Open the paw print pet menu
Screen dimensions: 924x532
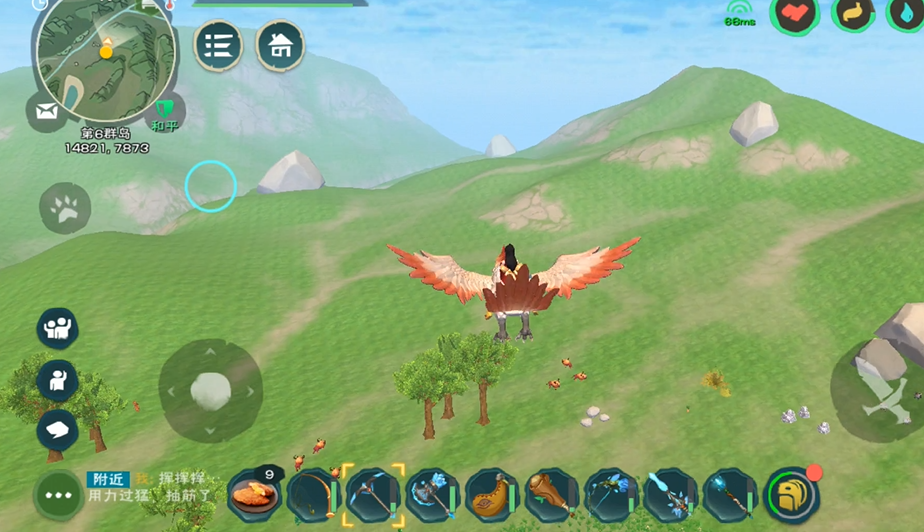(65, 208)
